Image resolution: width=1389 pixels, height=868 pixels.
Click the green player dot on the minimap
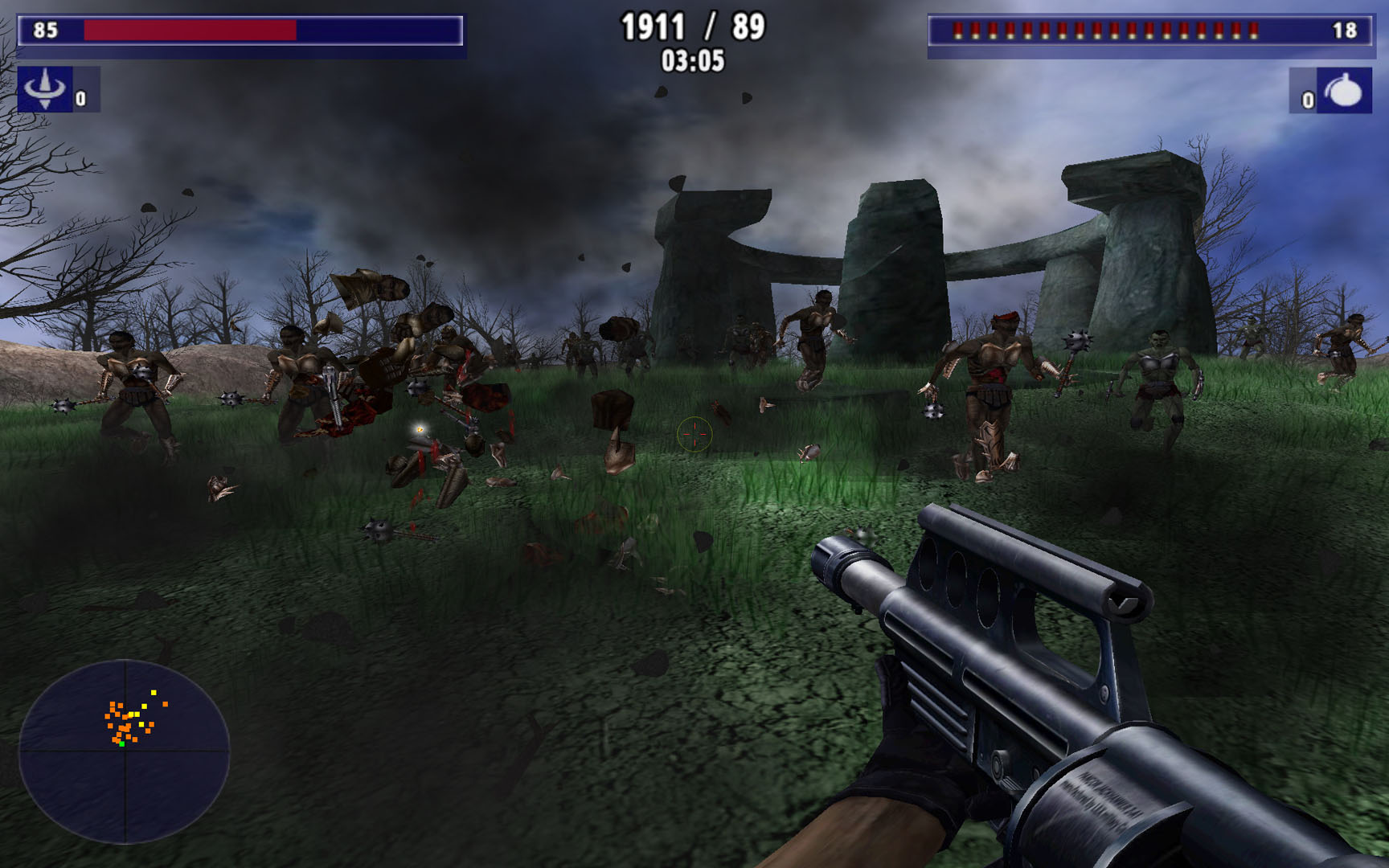click(x=122, y=743)
